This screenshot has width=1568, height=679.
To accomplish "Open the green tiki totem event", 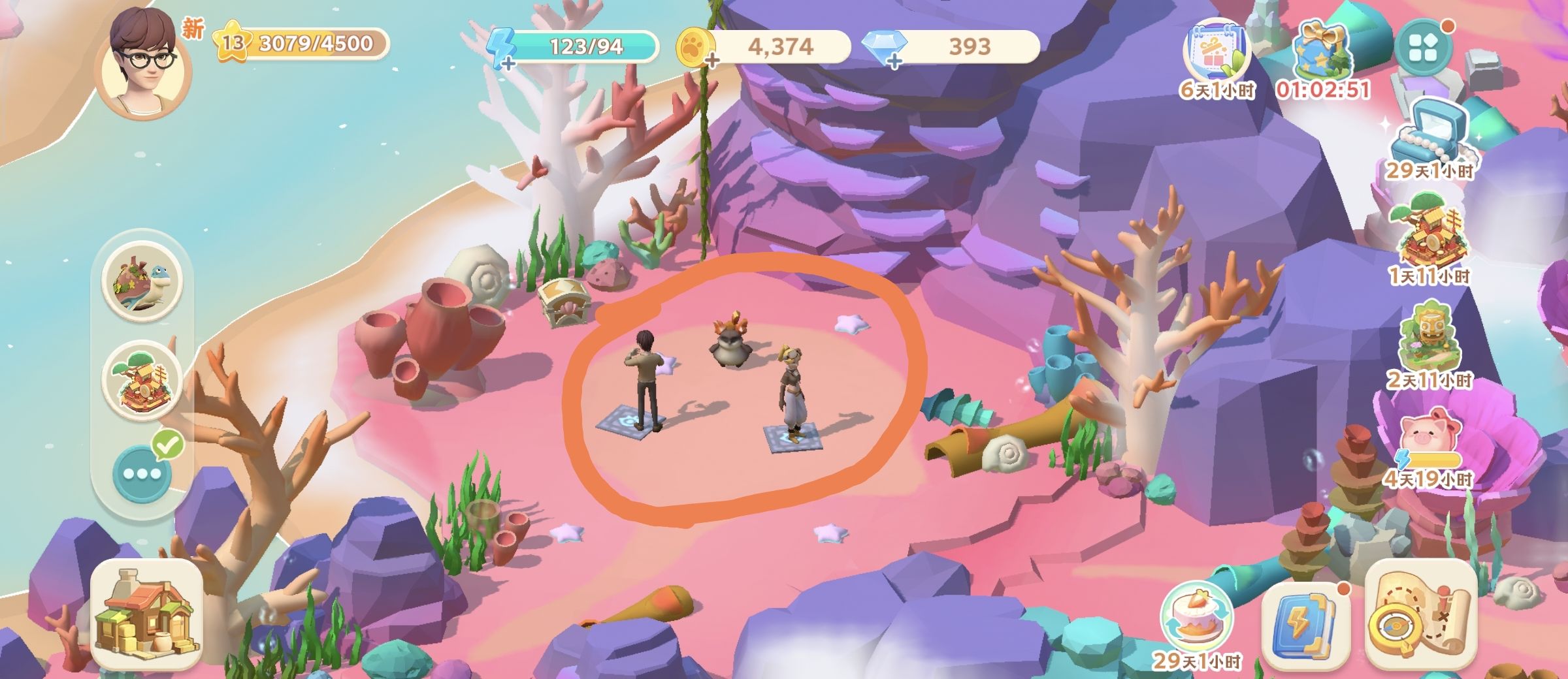I will click(1429, 339).
